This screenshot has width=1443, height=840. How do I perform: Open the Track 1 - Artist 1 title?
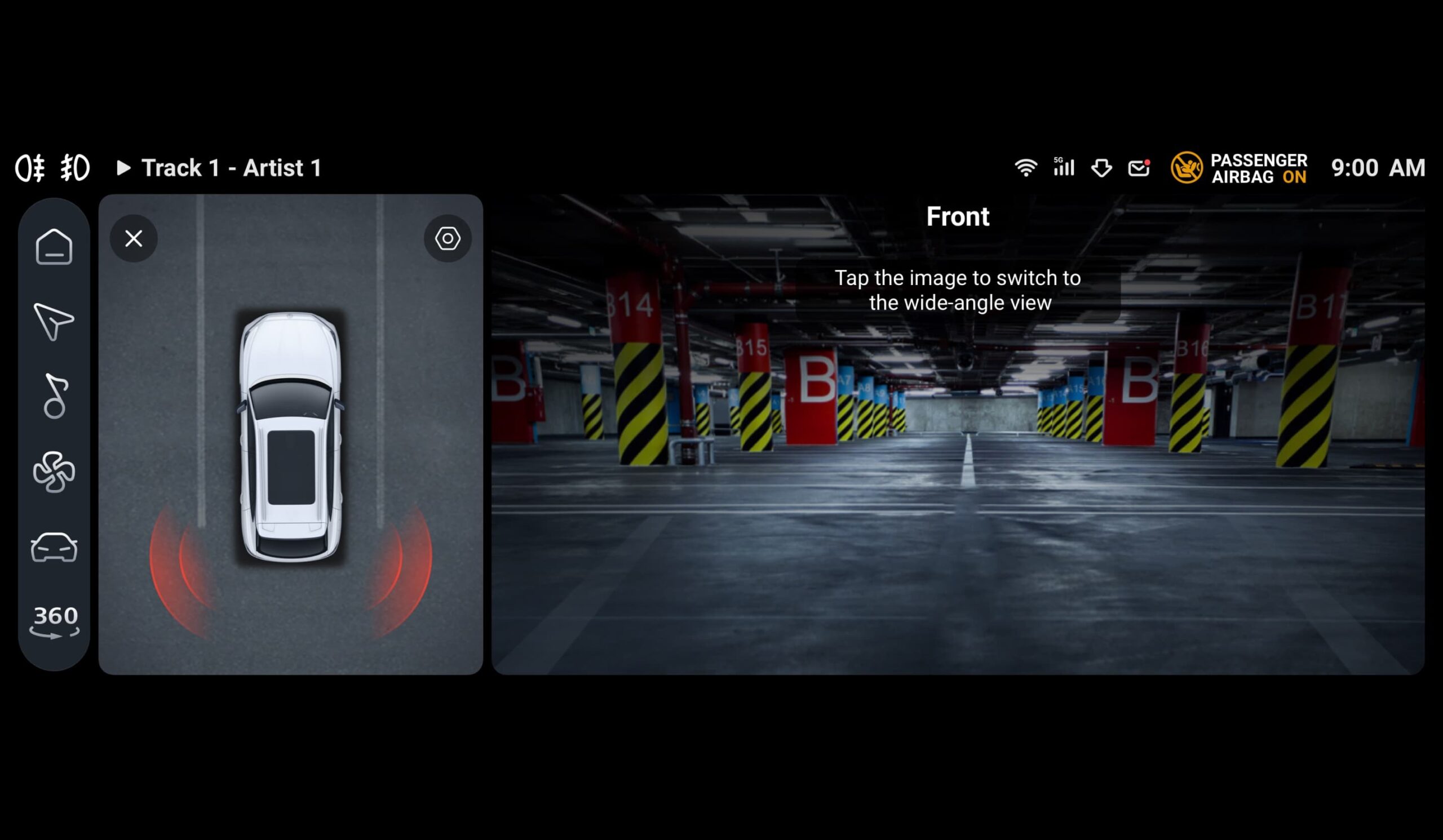coord(231,168)
